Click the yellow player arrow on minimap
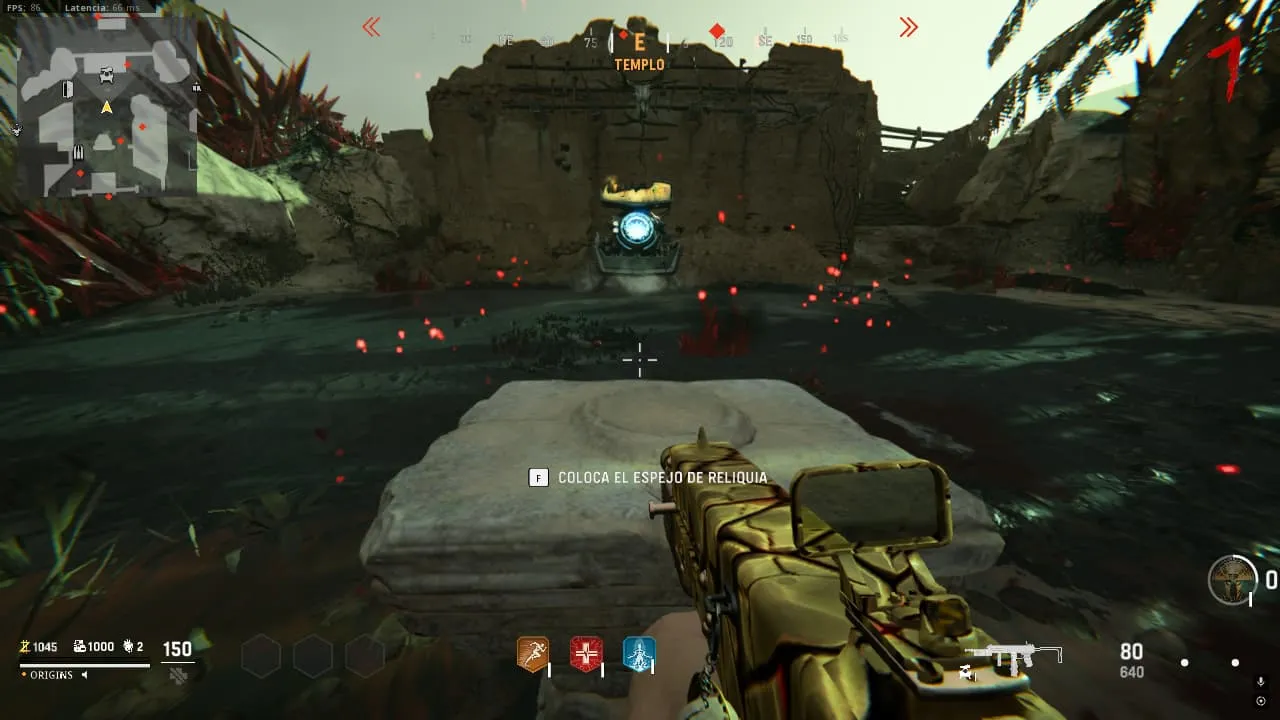The width and height of the screenshot is (1280, 720). [106, 106]
